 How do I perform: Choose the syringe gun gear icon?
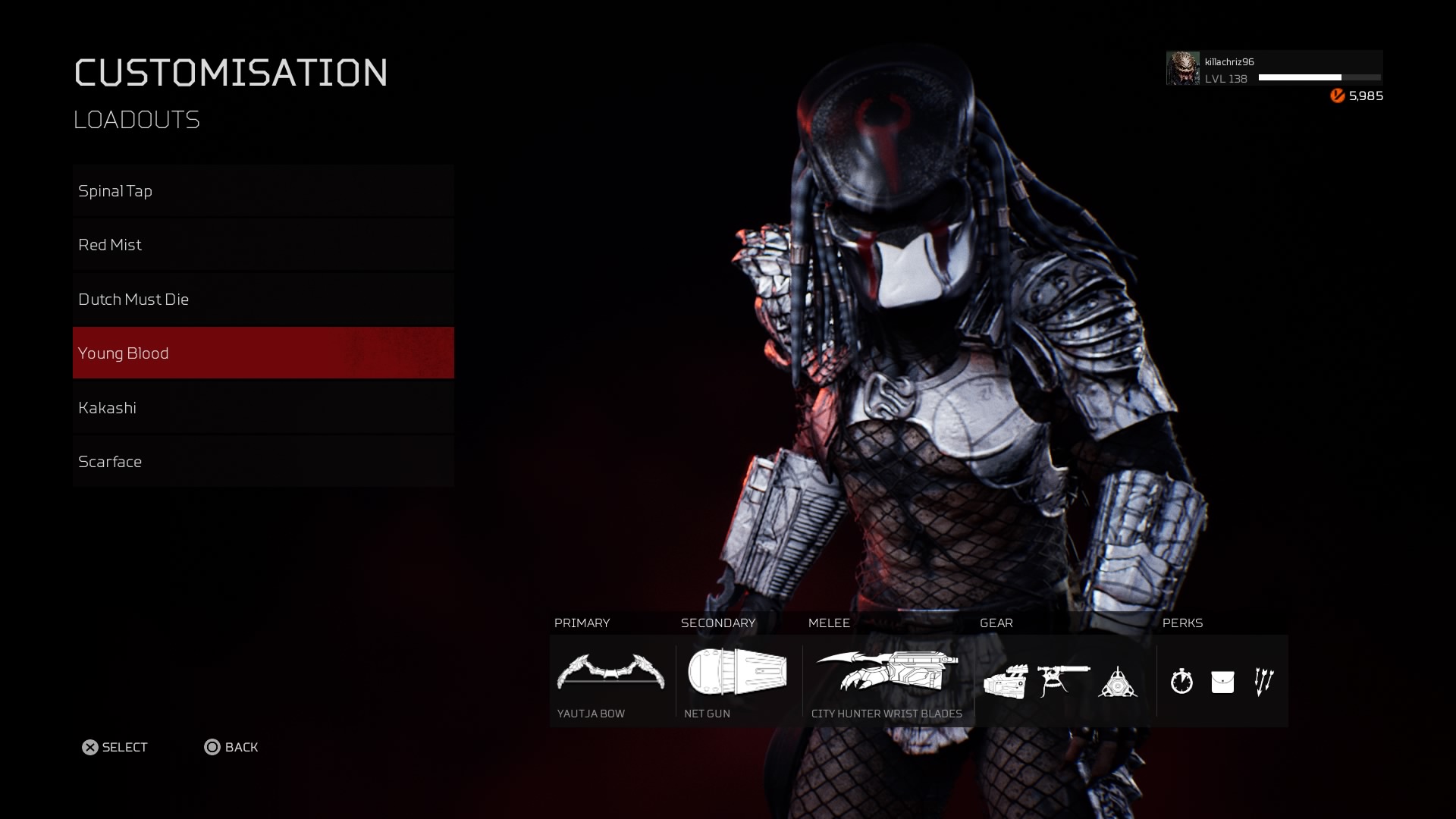(1063, 681)
